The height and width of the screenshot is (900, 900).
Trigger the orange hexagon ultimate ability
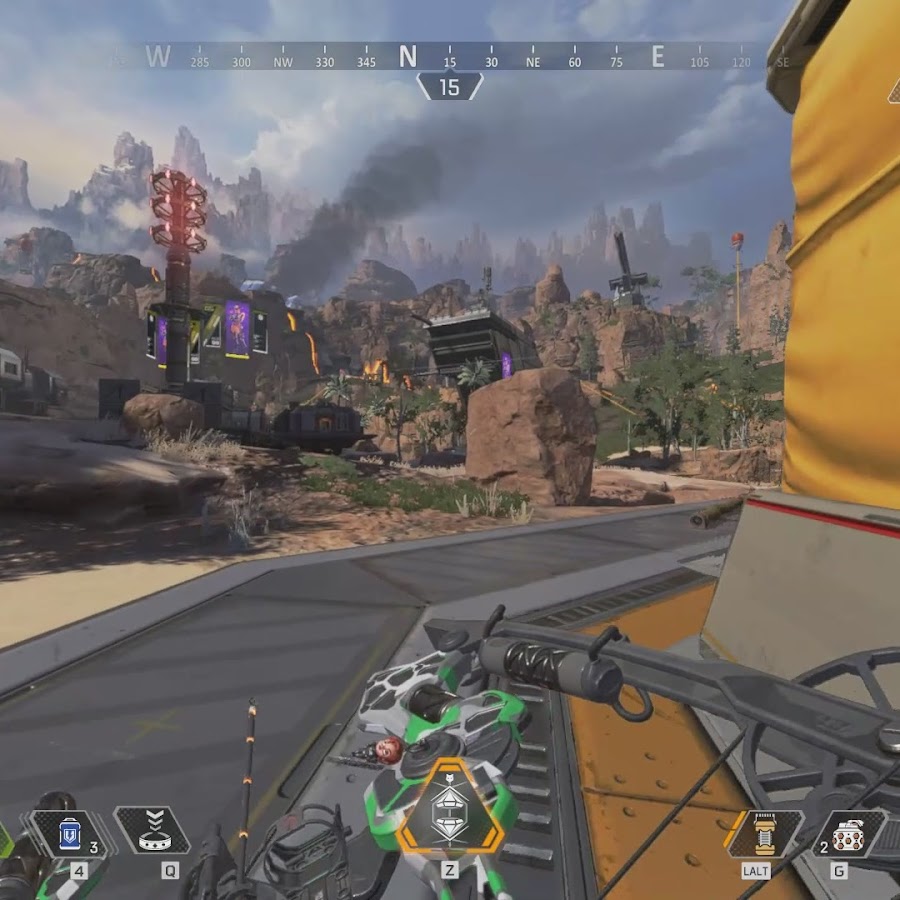(x=449, y=808)
